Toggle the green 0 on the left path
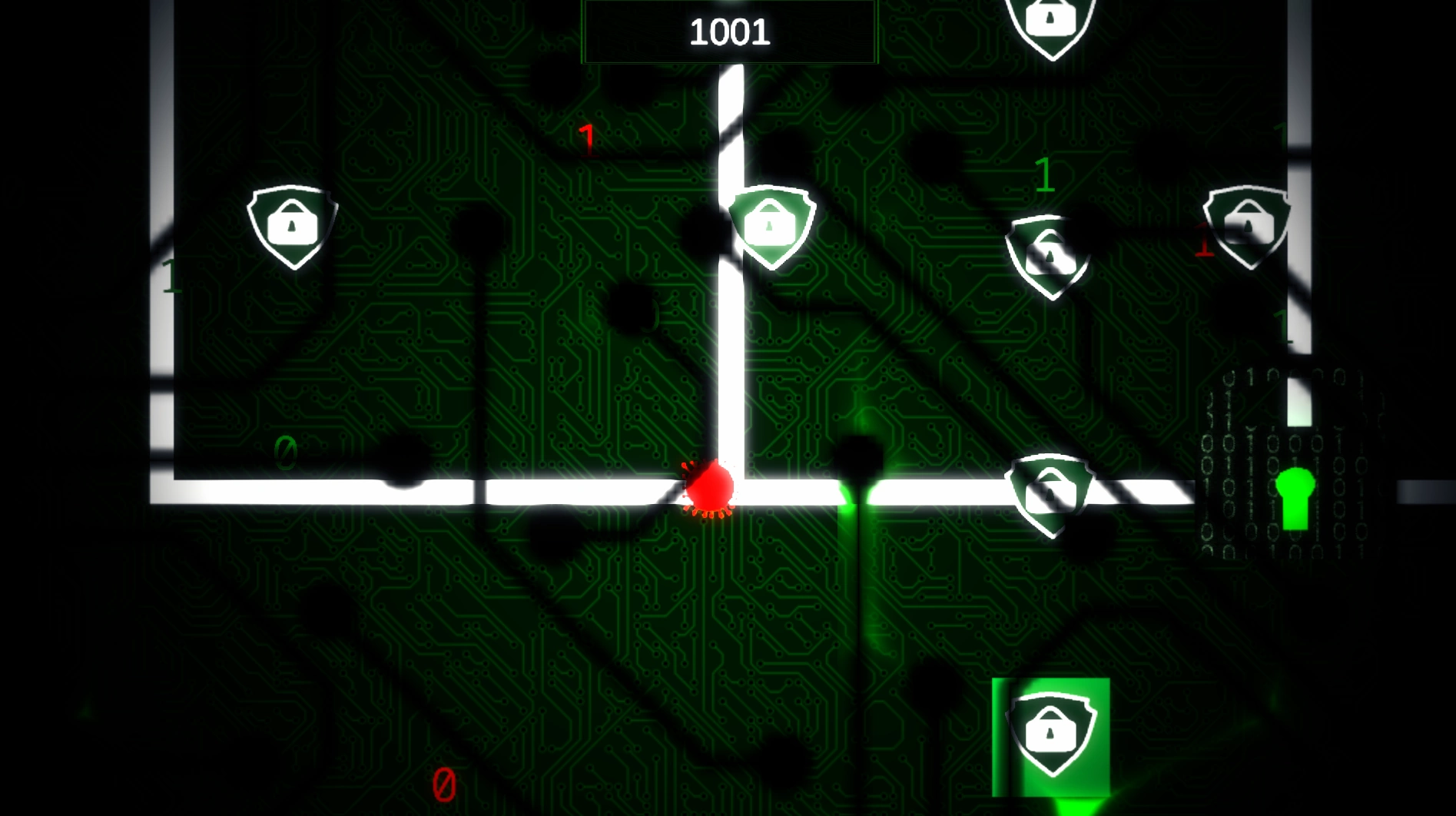Viewport: 1456px width, 816px height. (x=284, y=453)
